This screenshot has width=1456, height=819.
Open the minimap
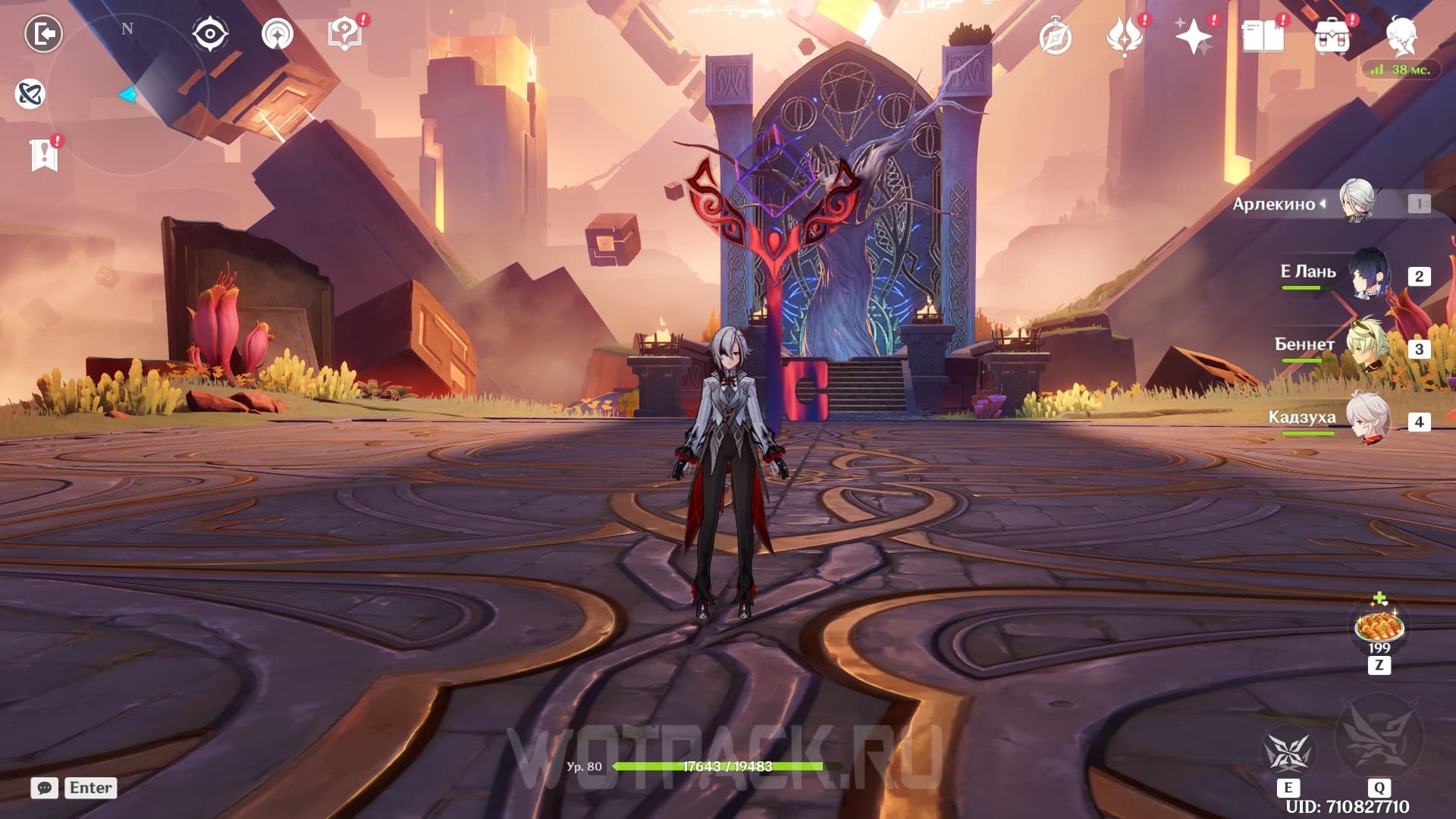click(127, 95)
